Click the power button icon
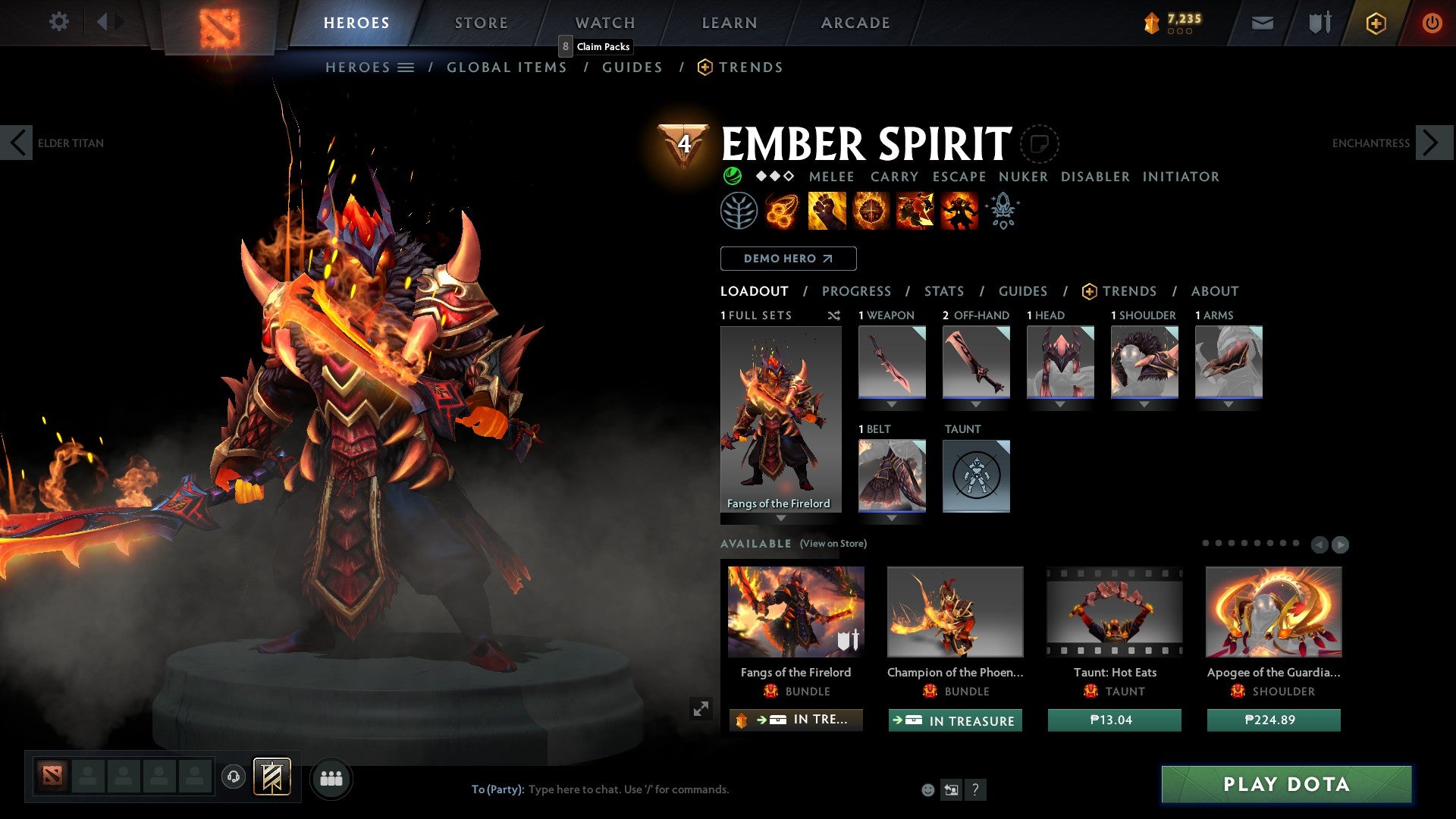The image size is (1456, 819). click(1432, 22)
